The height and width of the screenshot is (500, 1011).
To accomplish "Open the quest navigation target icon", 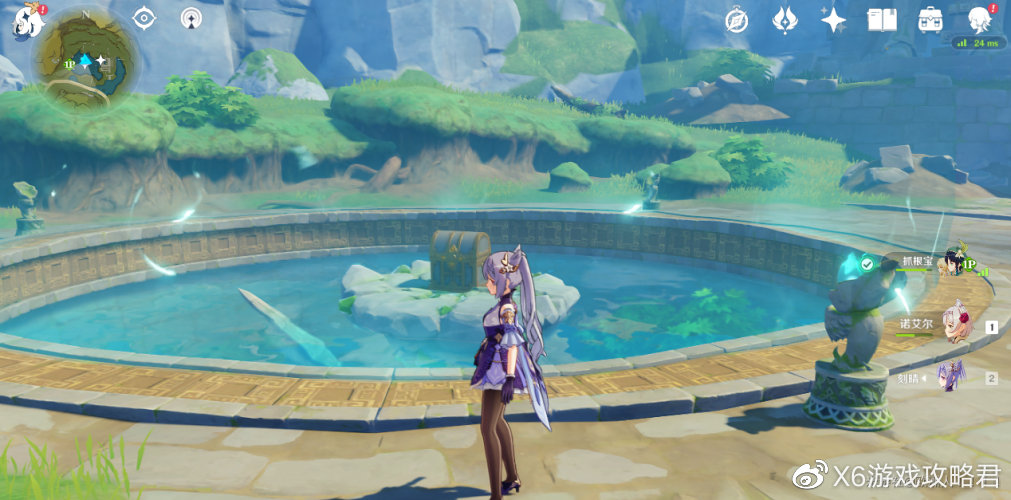I will click(x=144, y=18).
